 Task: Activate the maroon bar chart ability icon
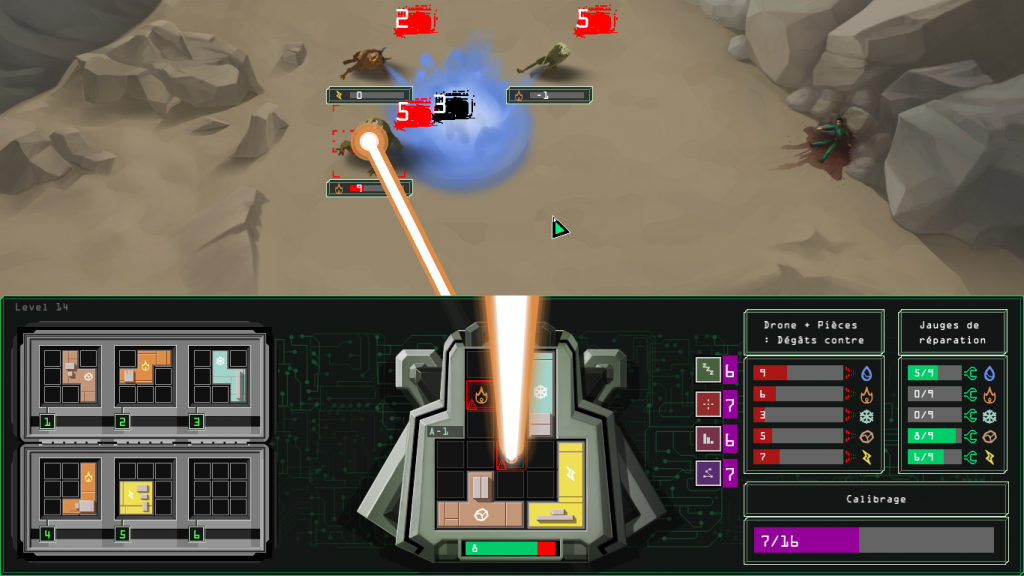point(708,438)
